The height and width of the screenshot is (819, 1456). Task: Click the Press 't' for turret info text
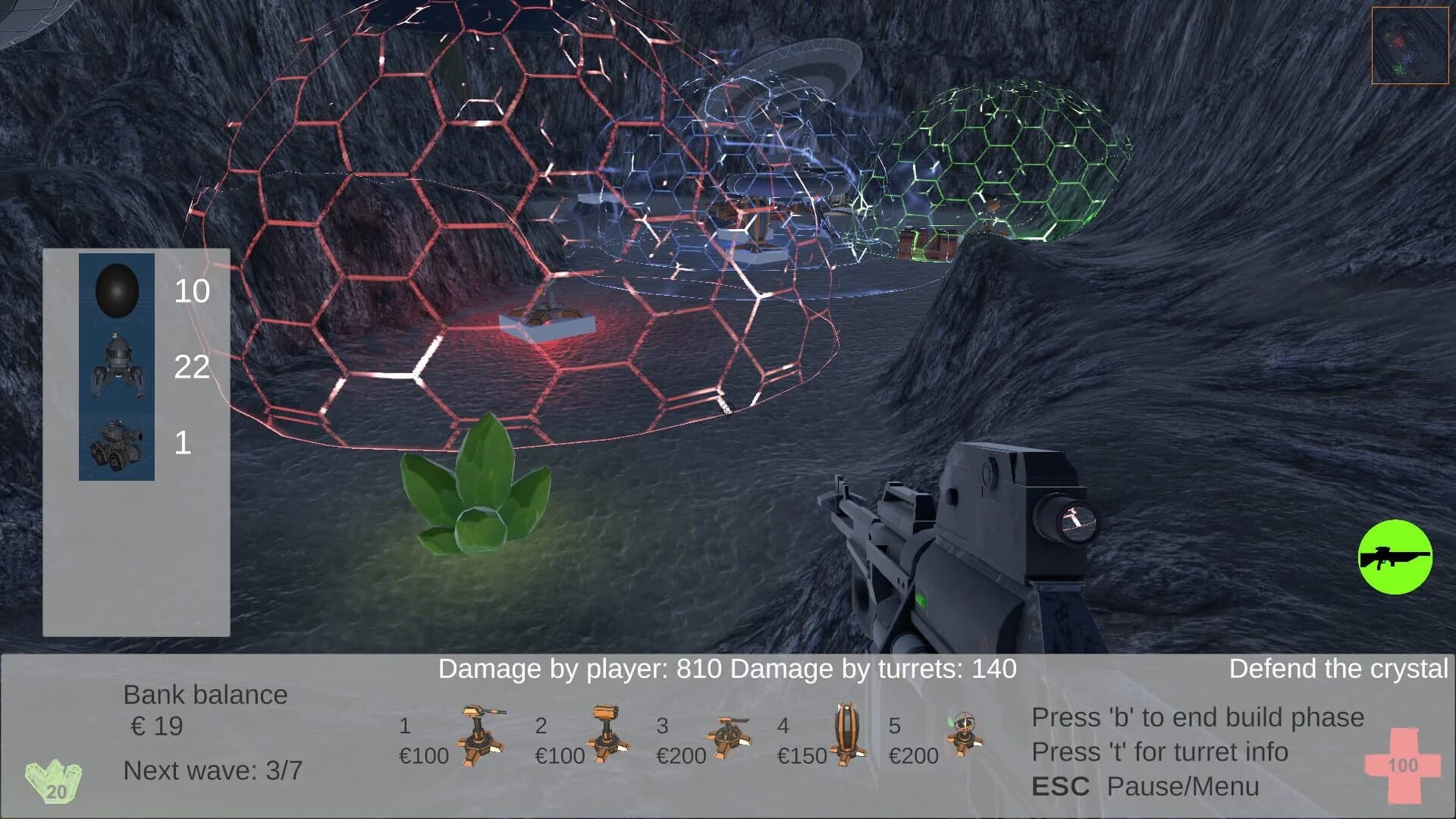click(1160, 753)
